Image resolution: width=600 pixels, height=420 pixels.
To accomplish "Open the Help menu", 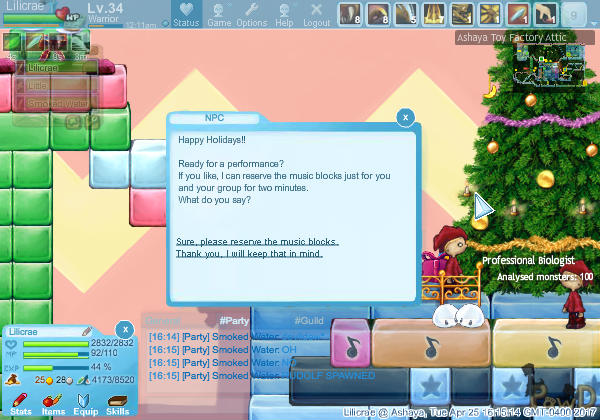I will point(284,14).
